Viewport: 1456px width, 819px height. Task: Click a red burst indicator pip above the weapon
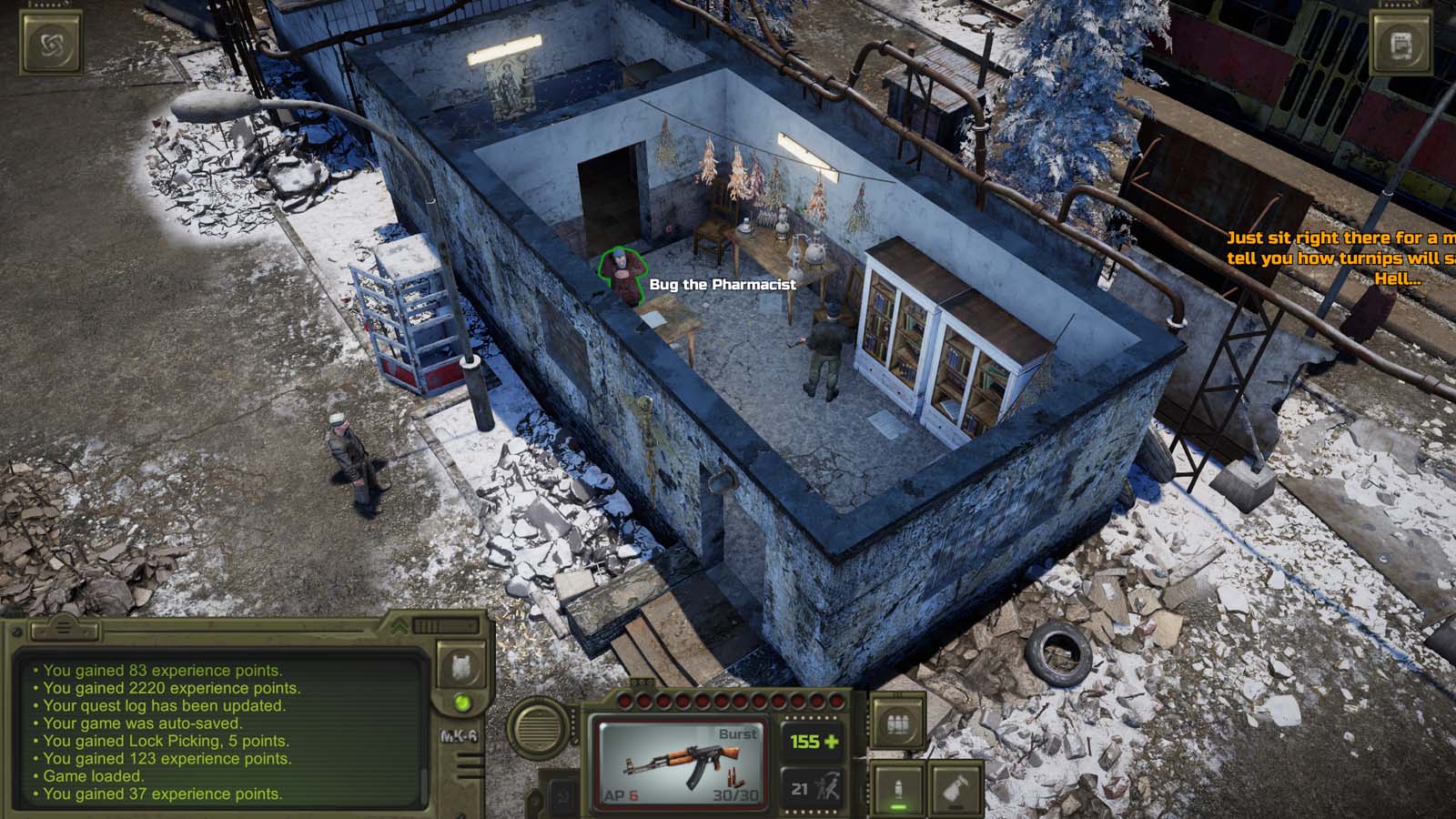pyautogui.click(x=625, y=700)
